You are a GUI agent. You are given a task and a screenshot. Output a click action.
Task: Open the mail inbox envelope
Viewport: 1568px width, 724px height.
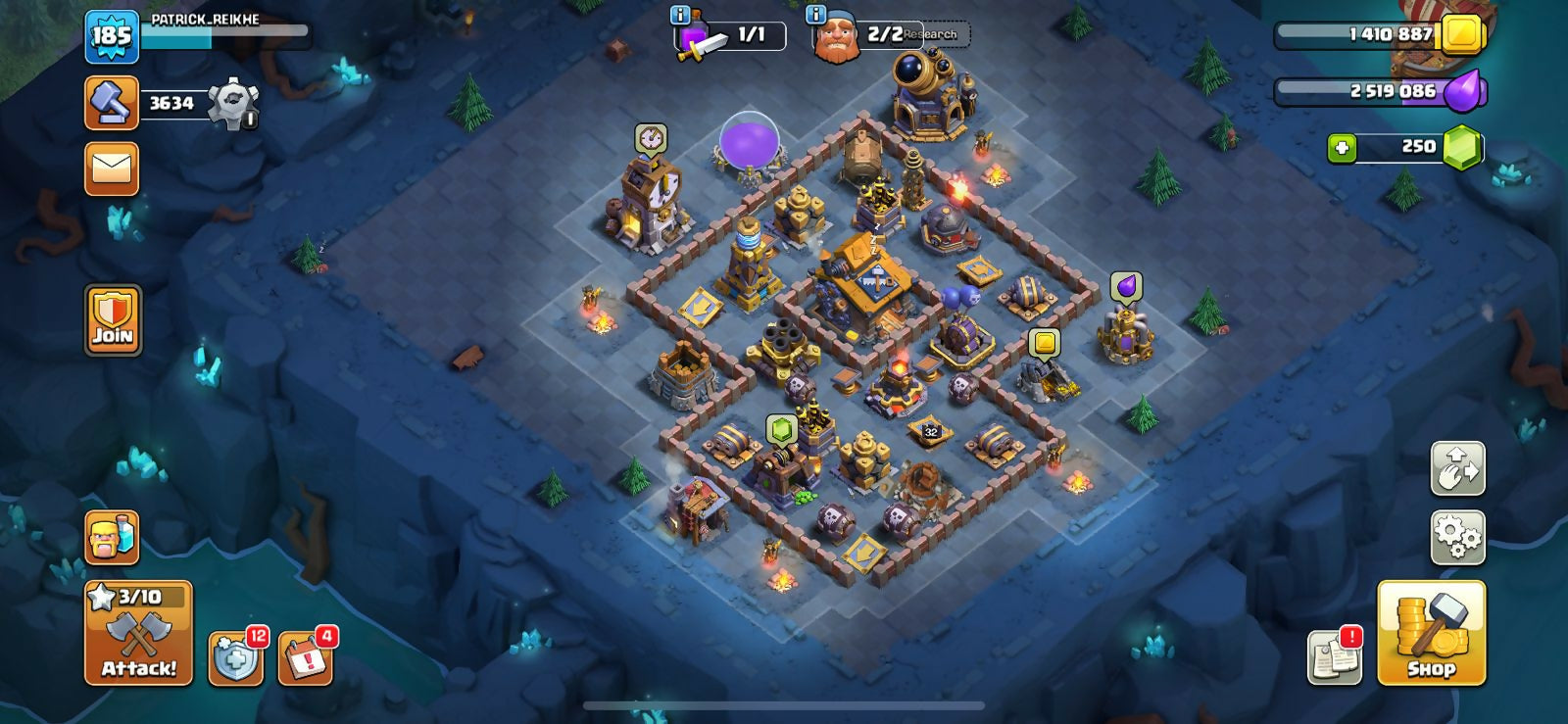(111, 169)
